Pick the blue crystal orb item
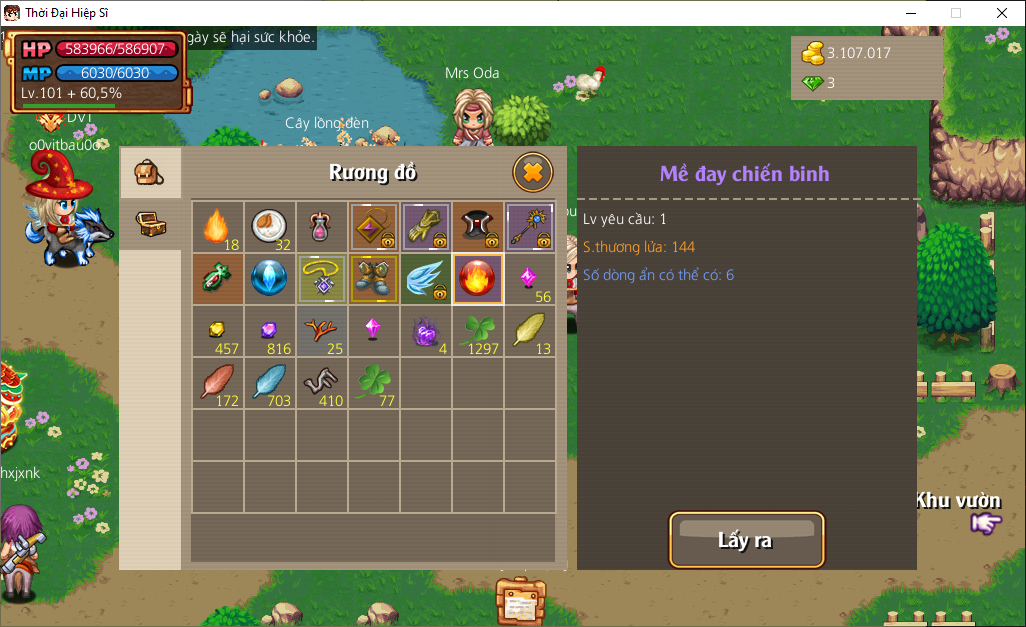Viewport: 1026px width, 627px height. tap(270, 279)
